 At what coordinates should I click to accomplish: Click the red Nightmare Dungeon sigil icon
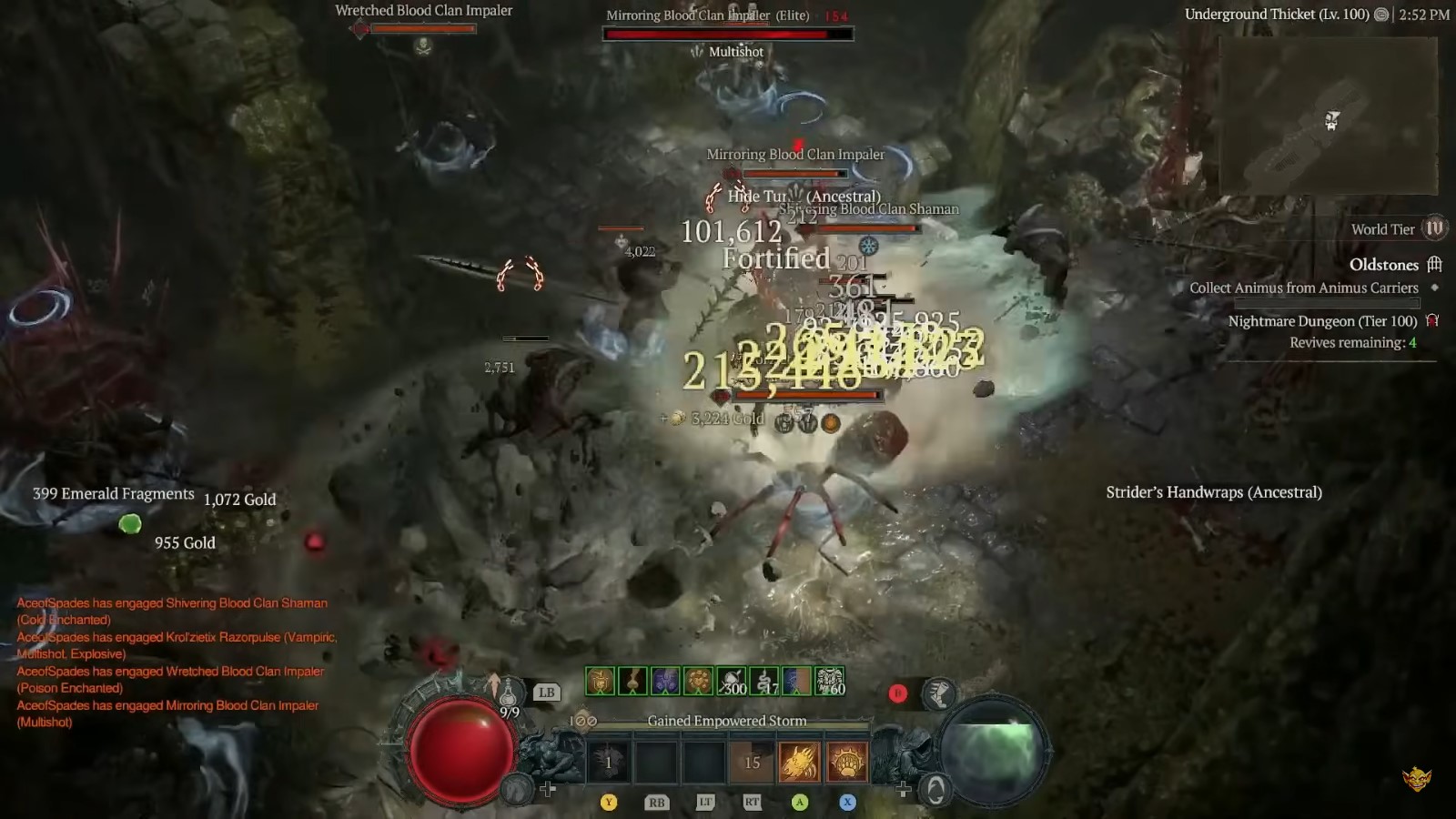tap(1432, 321)
